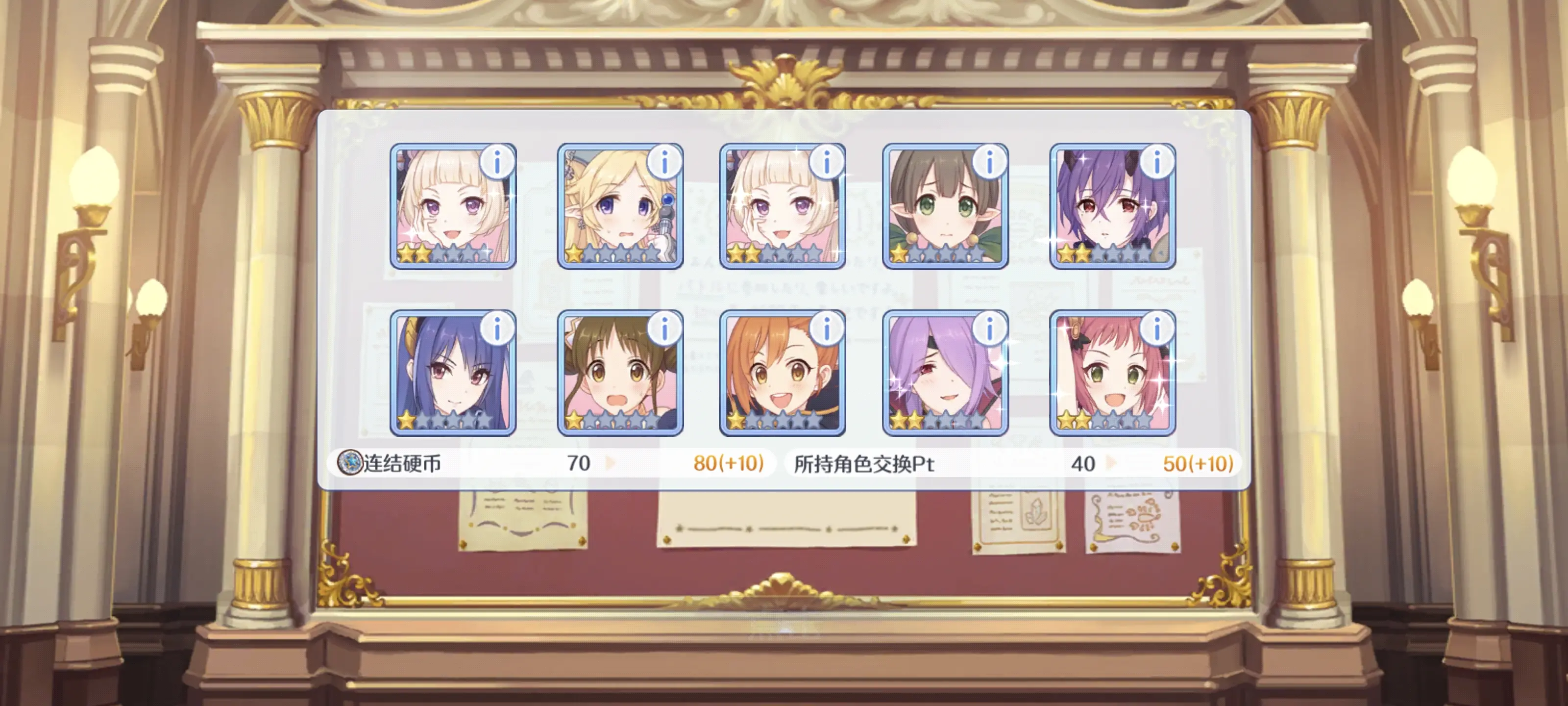The width and height of the screenshot is (1568, 706).
Task: Select the blonde elf girl portrait
Action: [620, 207]
